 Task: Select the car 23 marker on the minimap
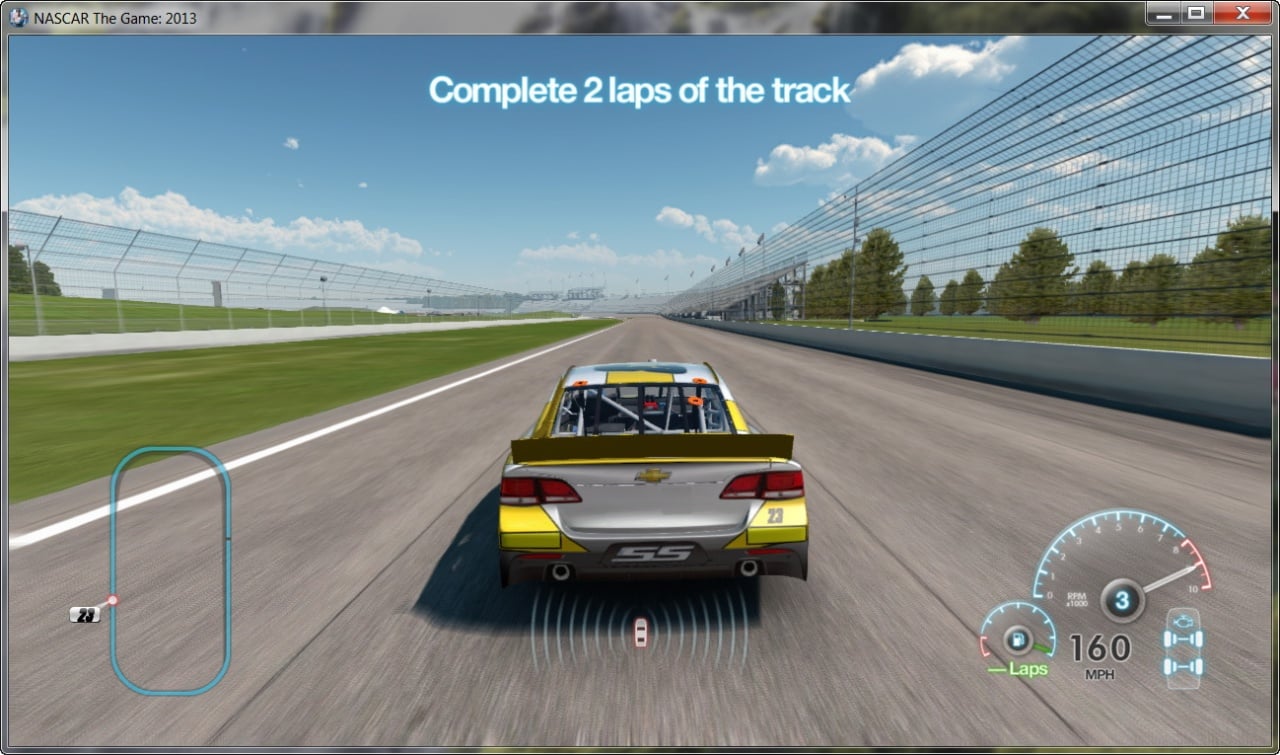[x=86, y=614]
